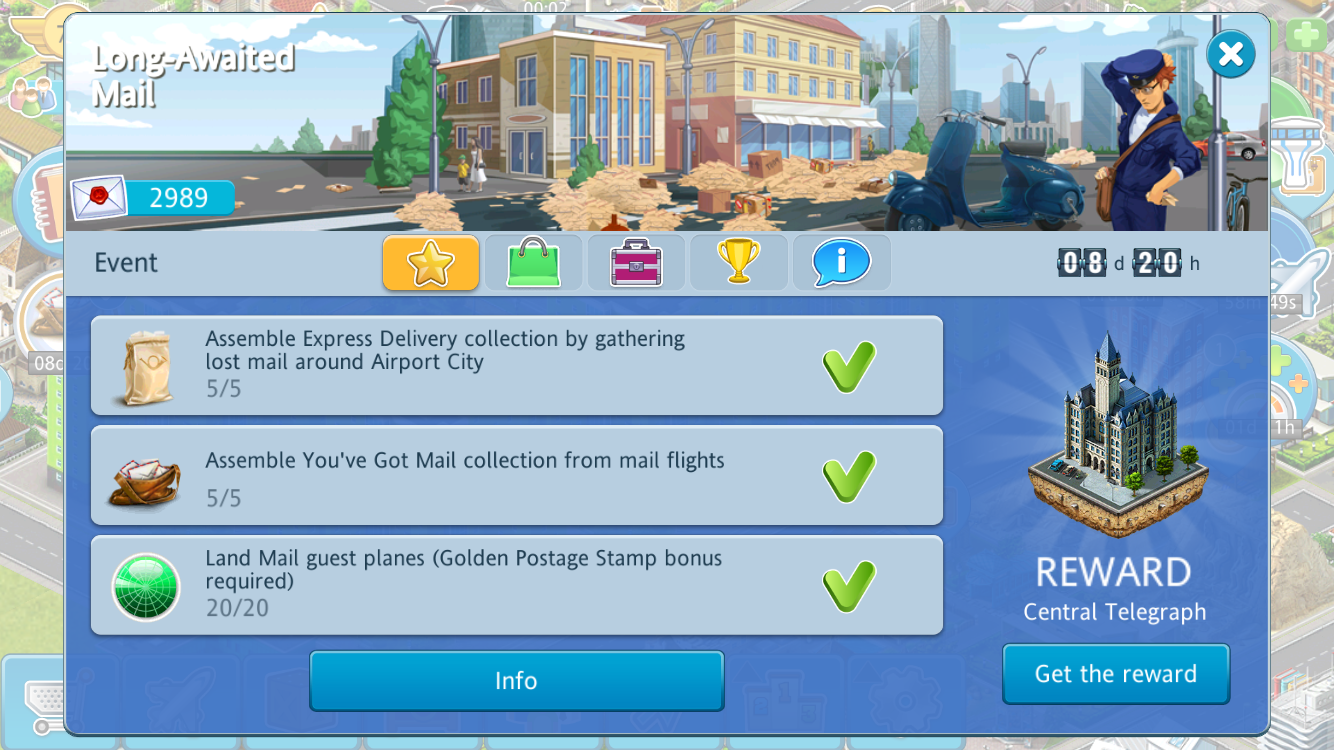The image size is (1334, 750).
Task: Select the purple chest tab
Action: pyautogui.click(x=636, y=263)
